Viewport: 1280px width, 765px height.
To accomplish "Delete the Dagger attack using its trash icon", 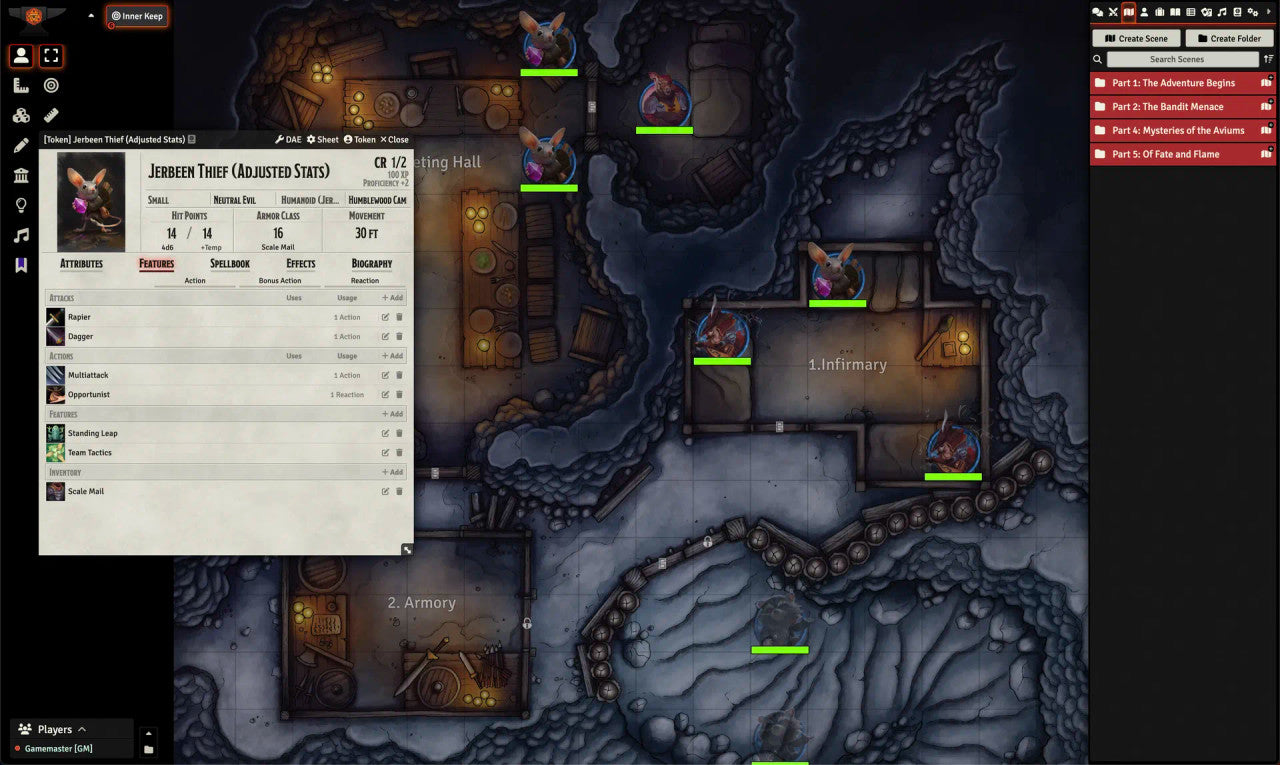I will (x=399, y=337).
